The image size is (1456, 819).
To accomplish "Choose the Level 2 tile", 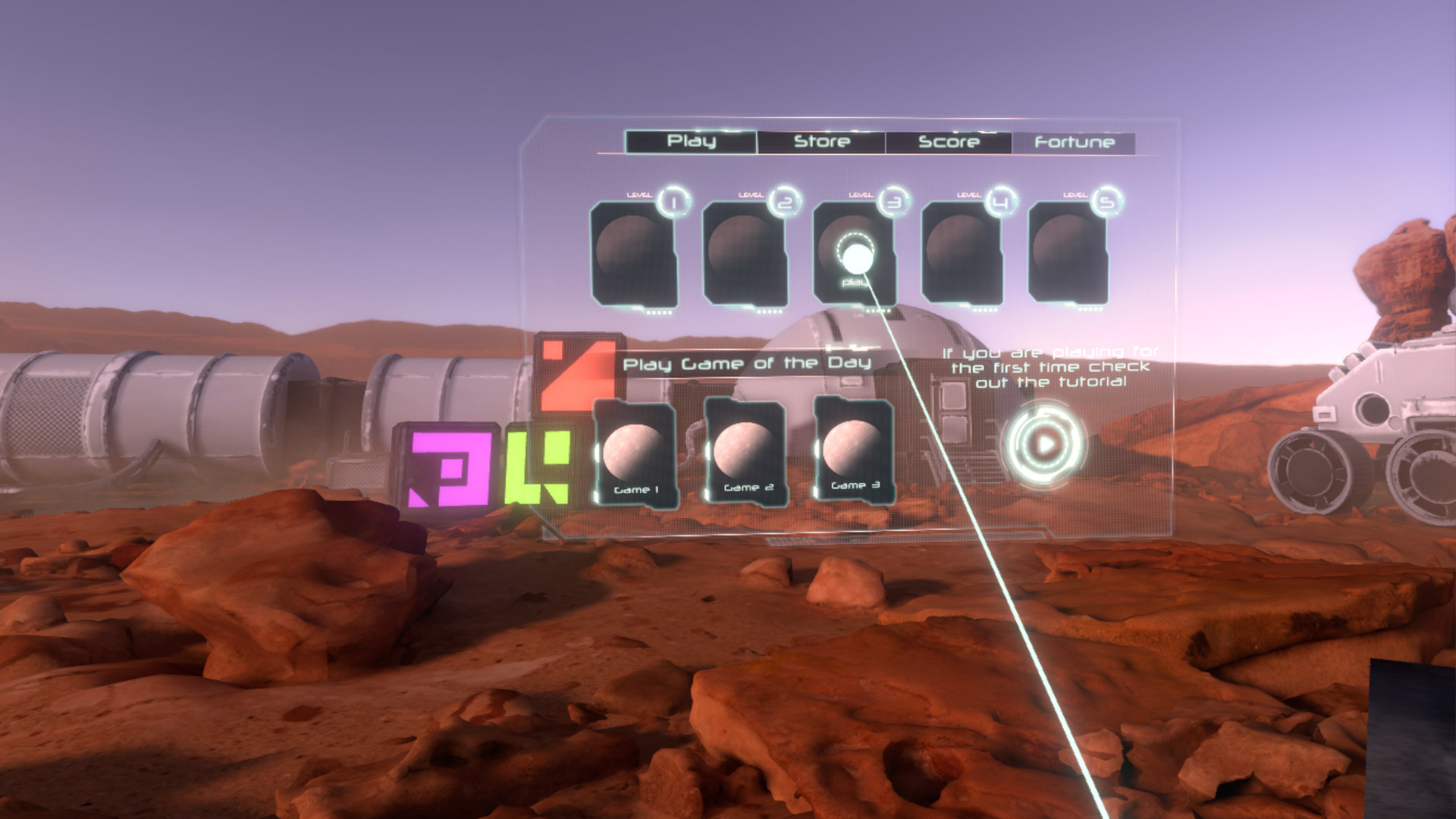I will (x=745, y=253).
